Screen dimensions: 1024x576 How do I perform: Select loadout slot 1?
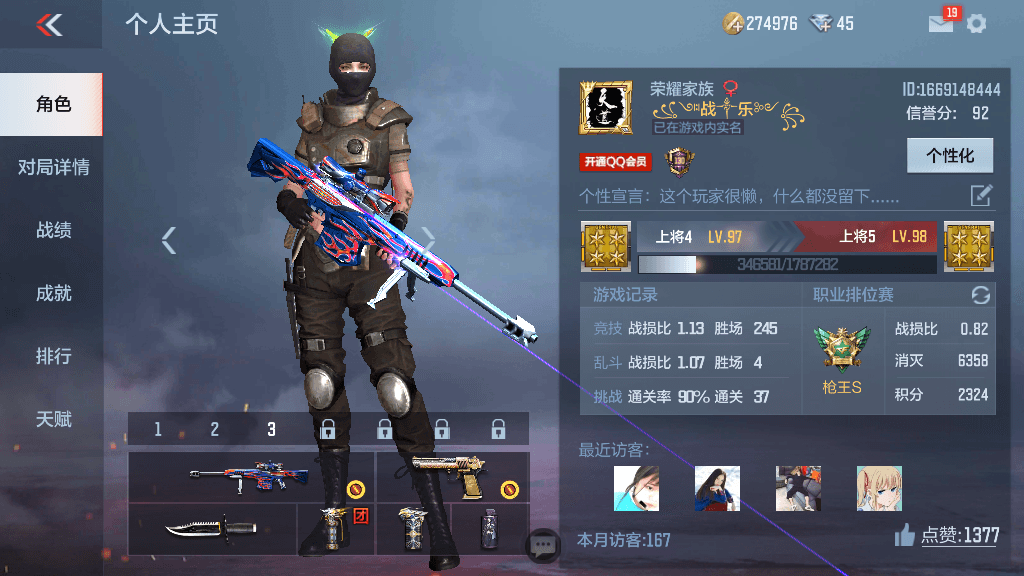(158, 430)
